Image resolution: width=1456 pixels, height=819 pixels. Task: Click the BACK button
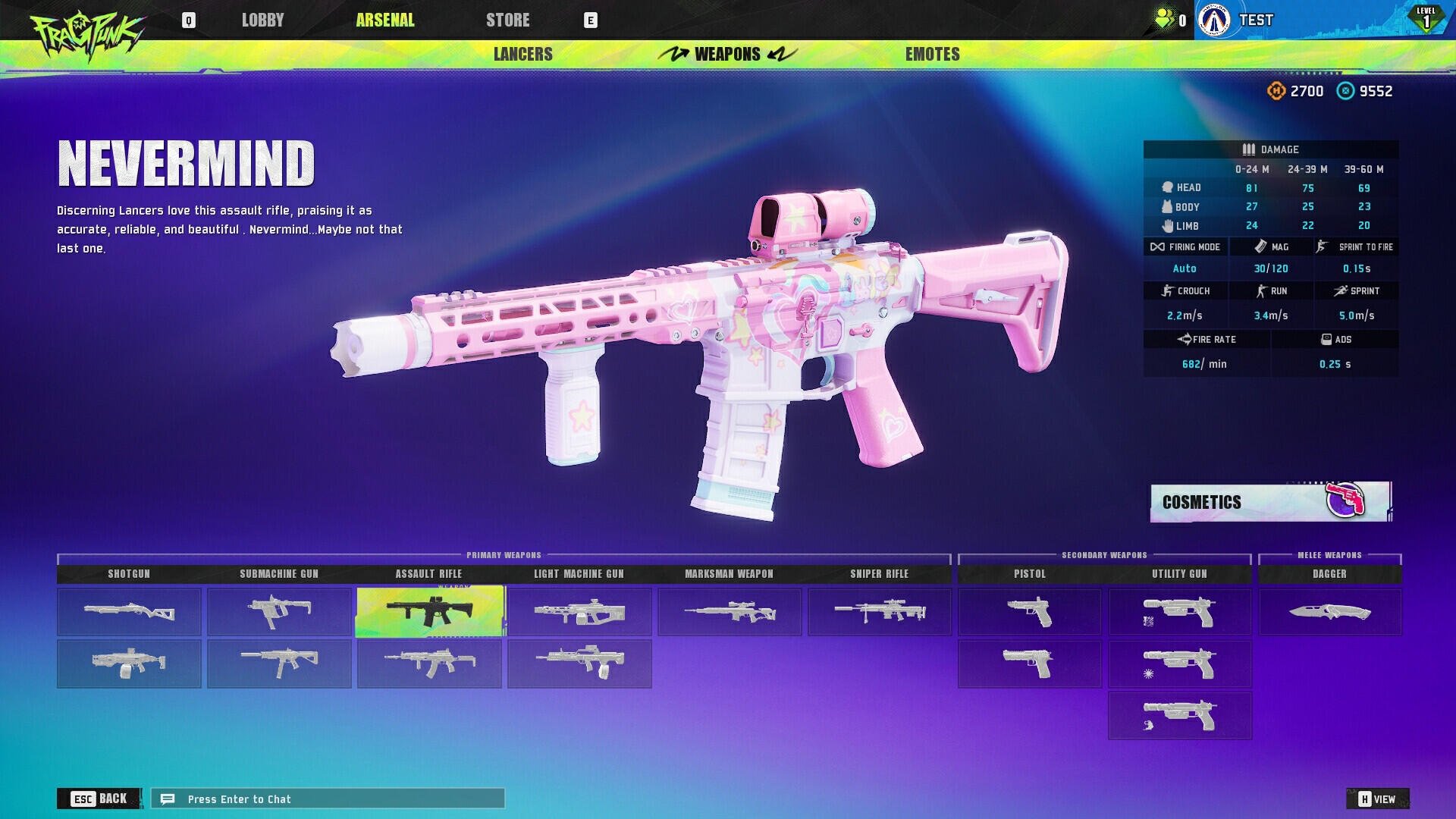[99, 799]
